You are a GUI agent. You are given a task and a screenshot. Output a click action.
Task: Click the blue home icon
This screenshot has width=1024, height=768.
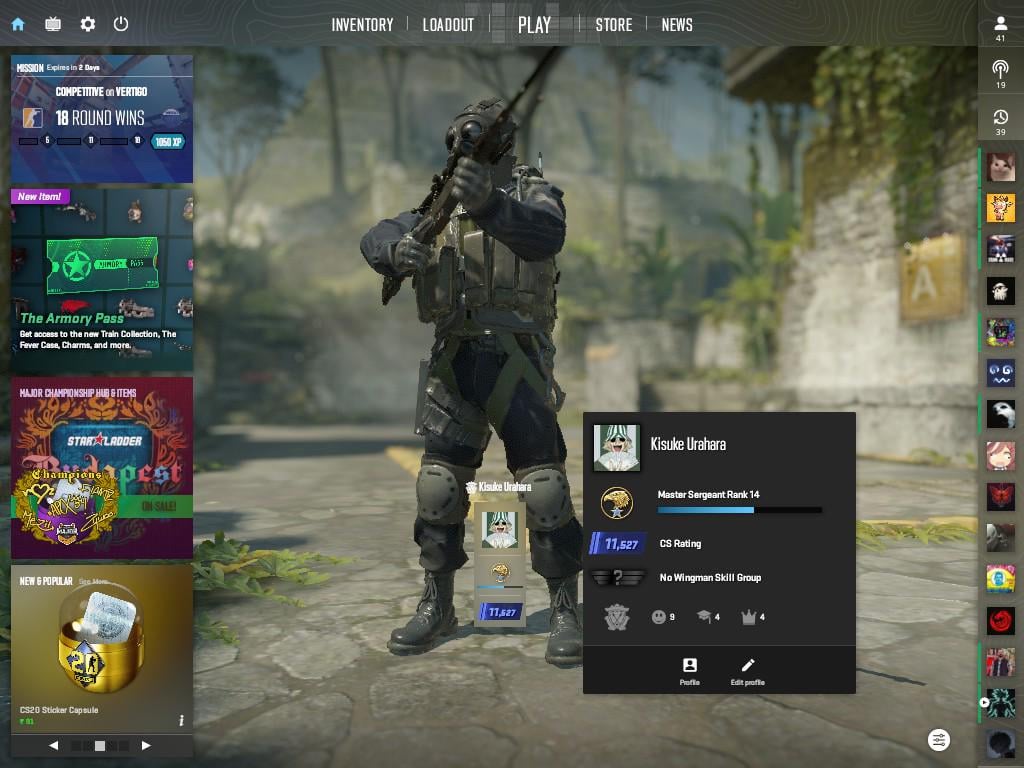[x=18, y=24]
